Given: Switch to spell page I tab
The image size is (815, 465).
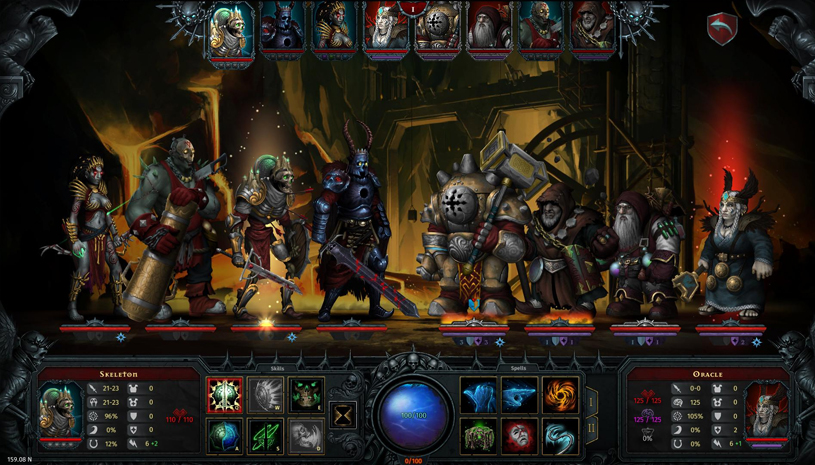Looking at the screenshot, I should pyautogui.click(x=591, y=402).
